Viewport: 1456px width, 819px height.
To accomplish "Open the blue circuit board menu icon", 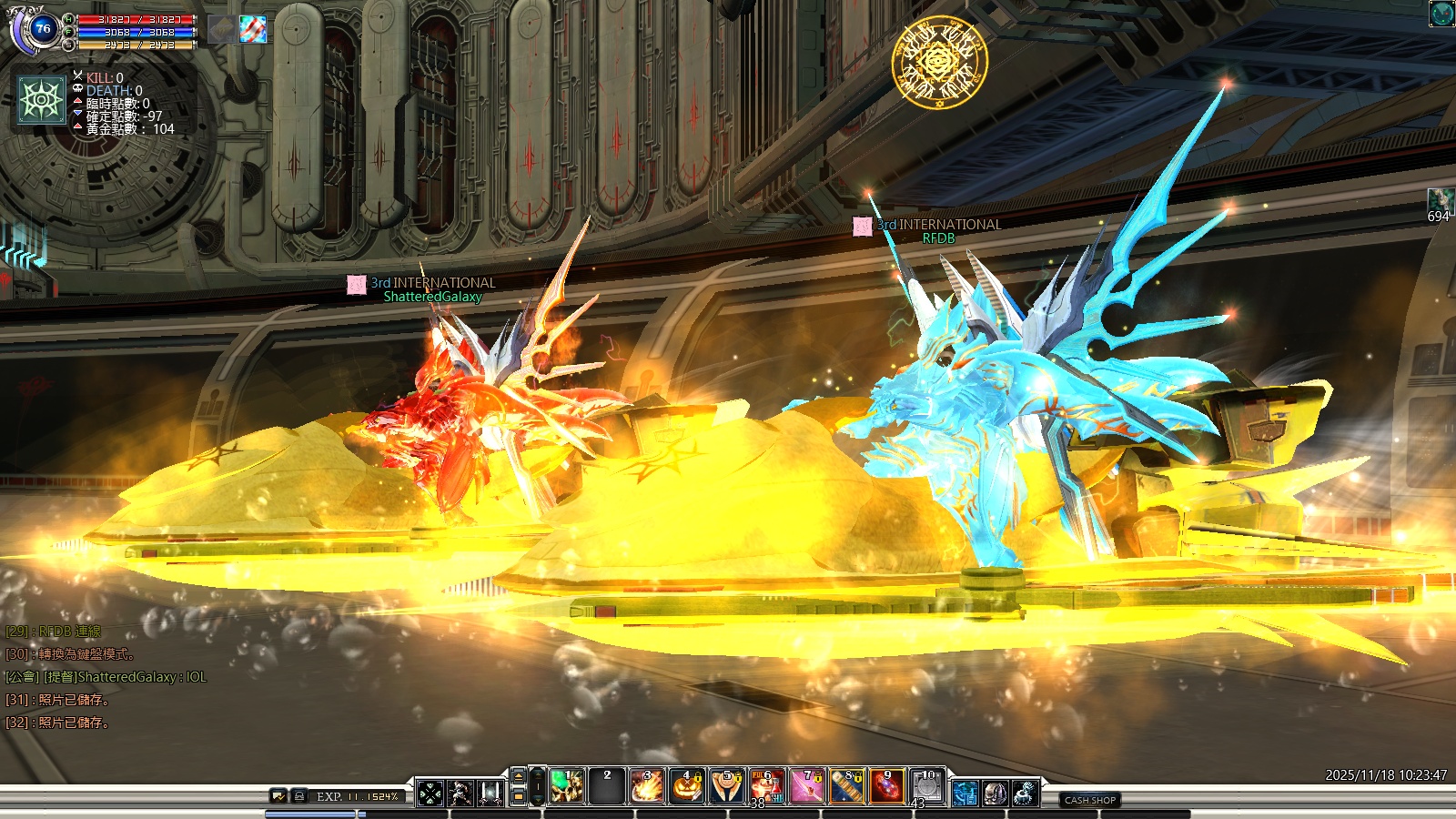I will click(x=966, y=794).
